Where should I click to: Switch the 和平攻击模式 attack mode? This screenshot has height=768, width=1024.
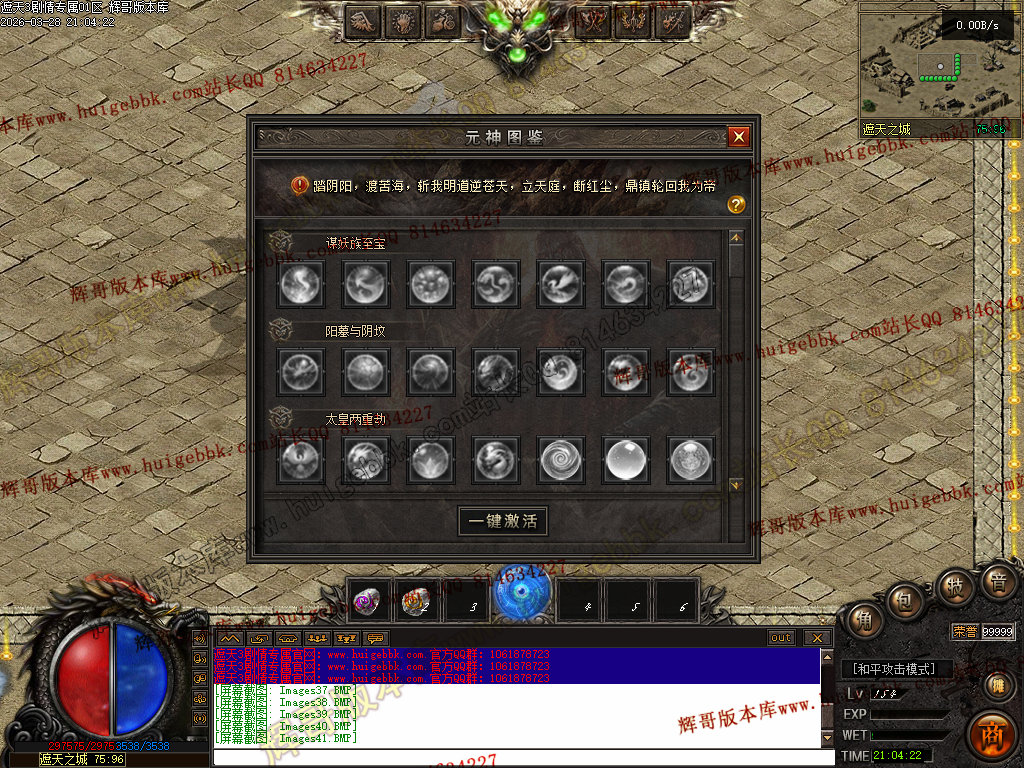pyautogui.click(x=893, y=669)
